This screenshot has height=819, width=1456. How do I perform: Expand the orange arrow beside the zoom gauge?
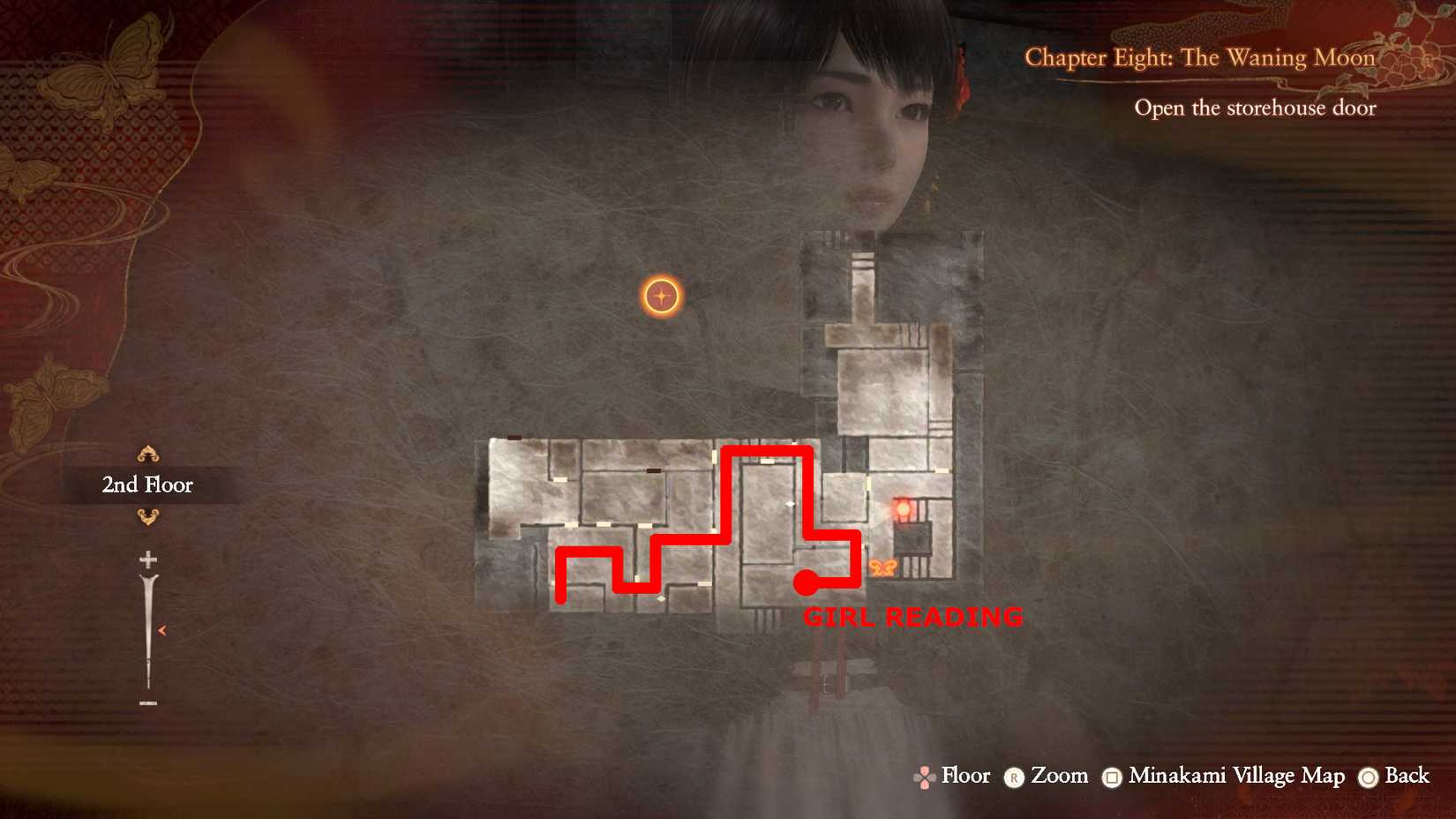point(162,630)
